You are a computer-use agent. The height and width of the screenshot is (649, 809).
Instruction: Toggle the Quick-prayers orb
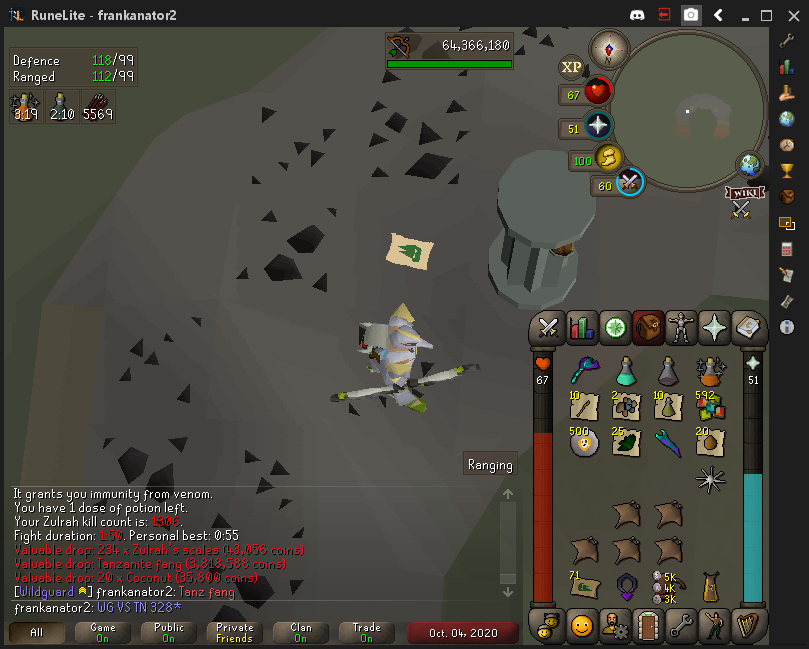[x=597, y=127]
